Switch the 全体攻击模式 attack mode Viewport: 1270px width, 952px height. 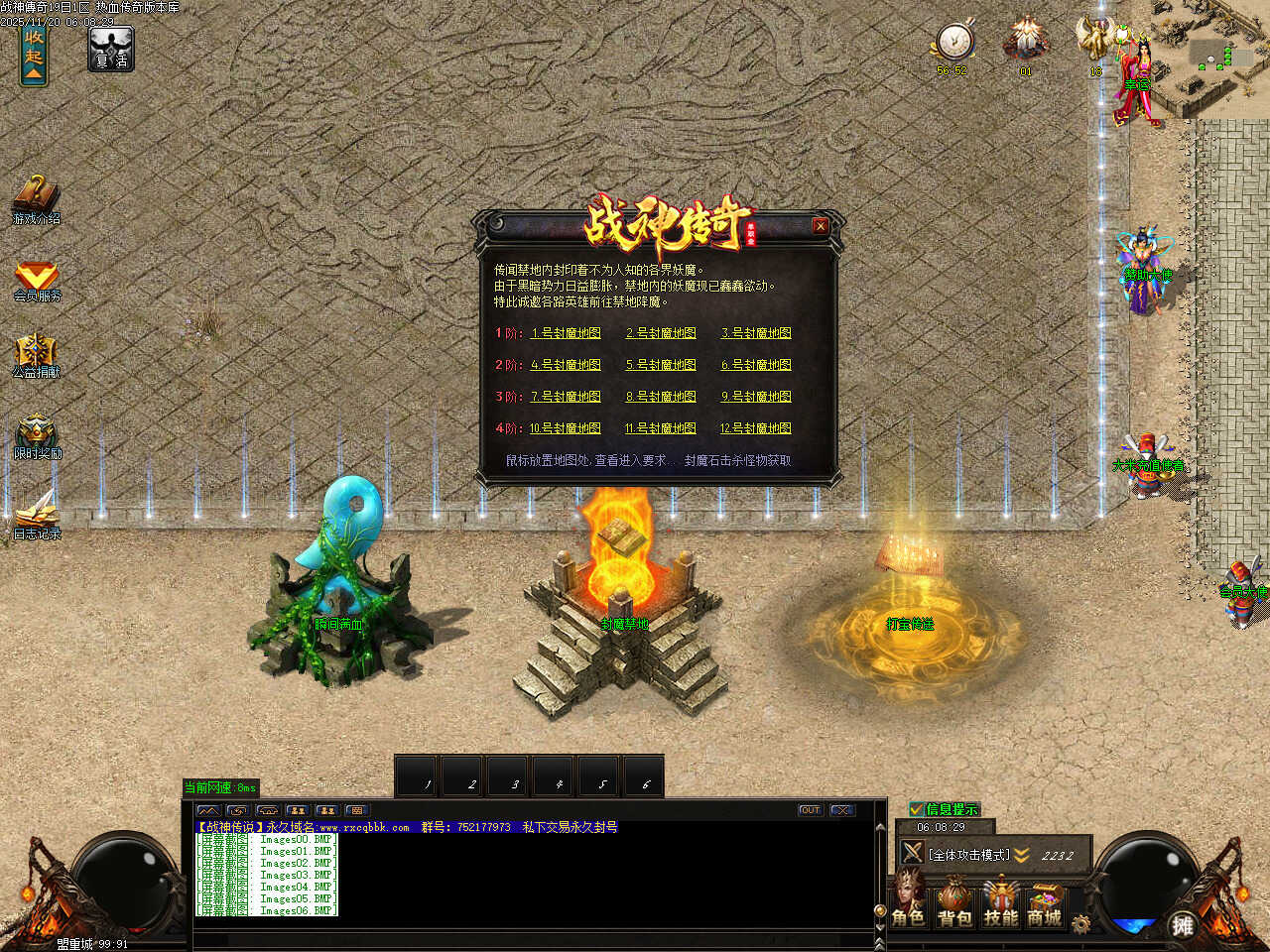point(968,854)
